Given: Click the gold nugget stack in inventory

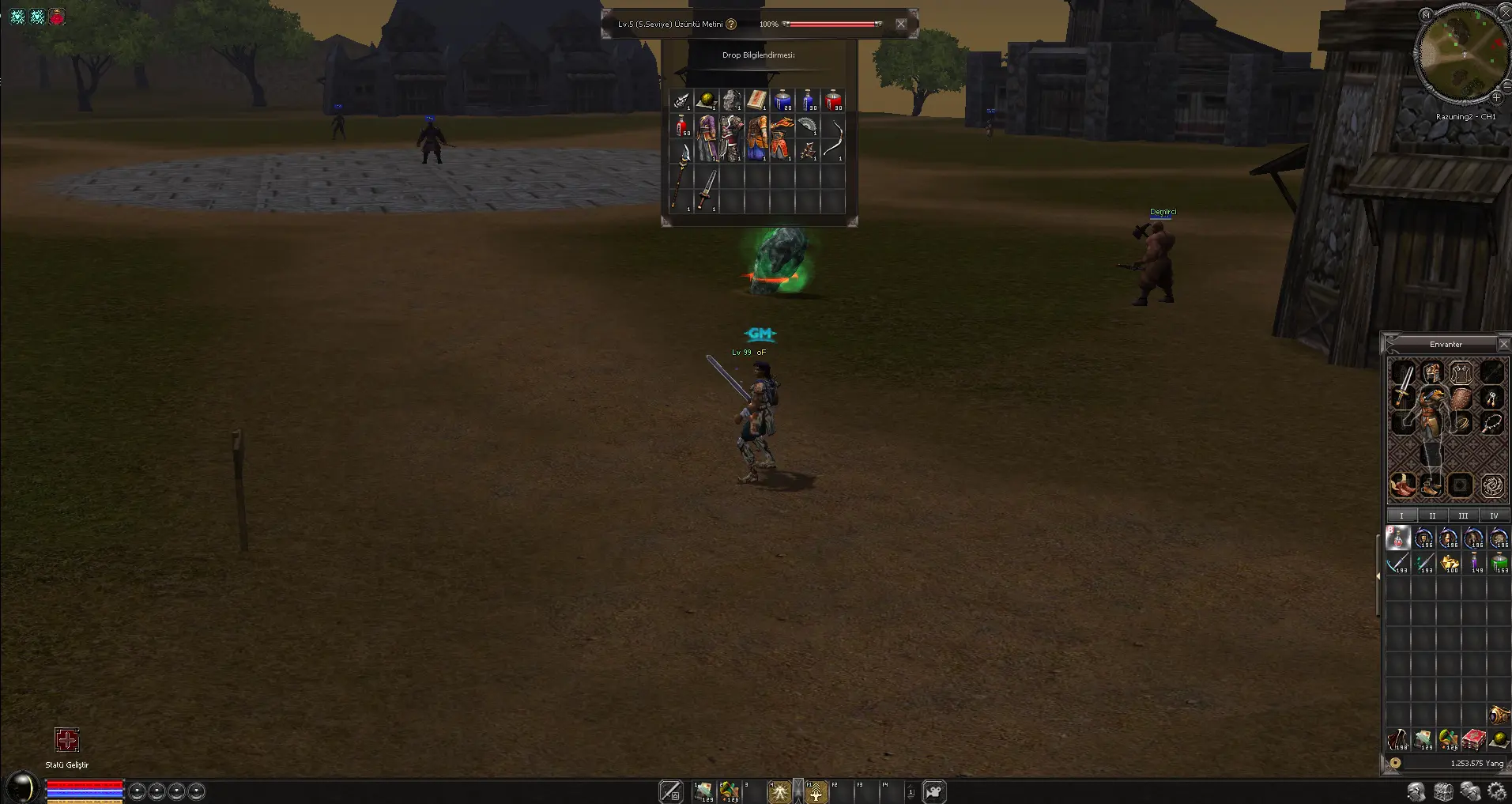Looking at the screenshot, I should pos(1449,563).
